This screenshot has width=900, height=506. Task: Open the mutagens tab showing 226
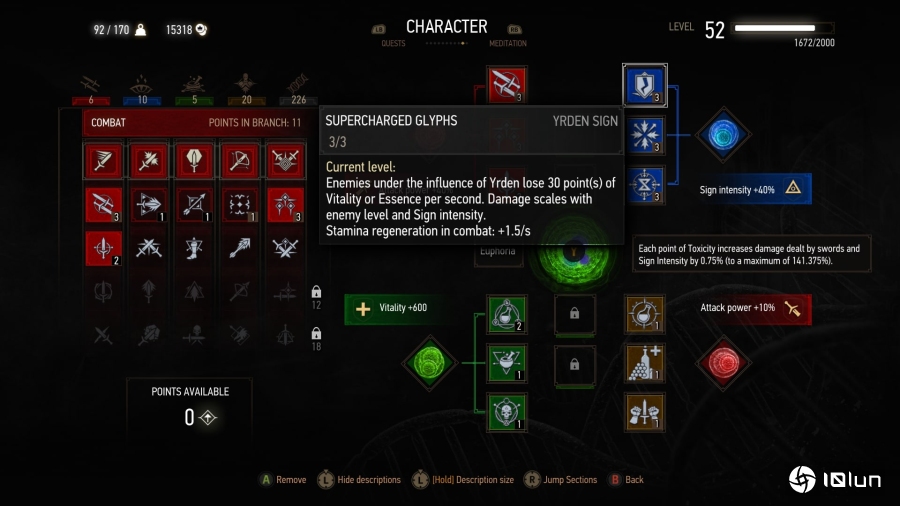(297, 85)
